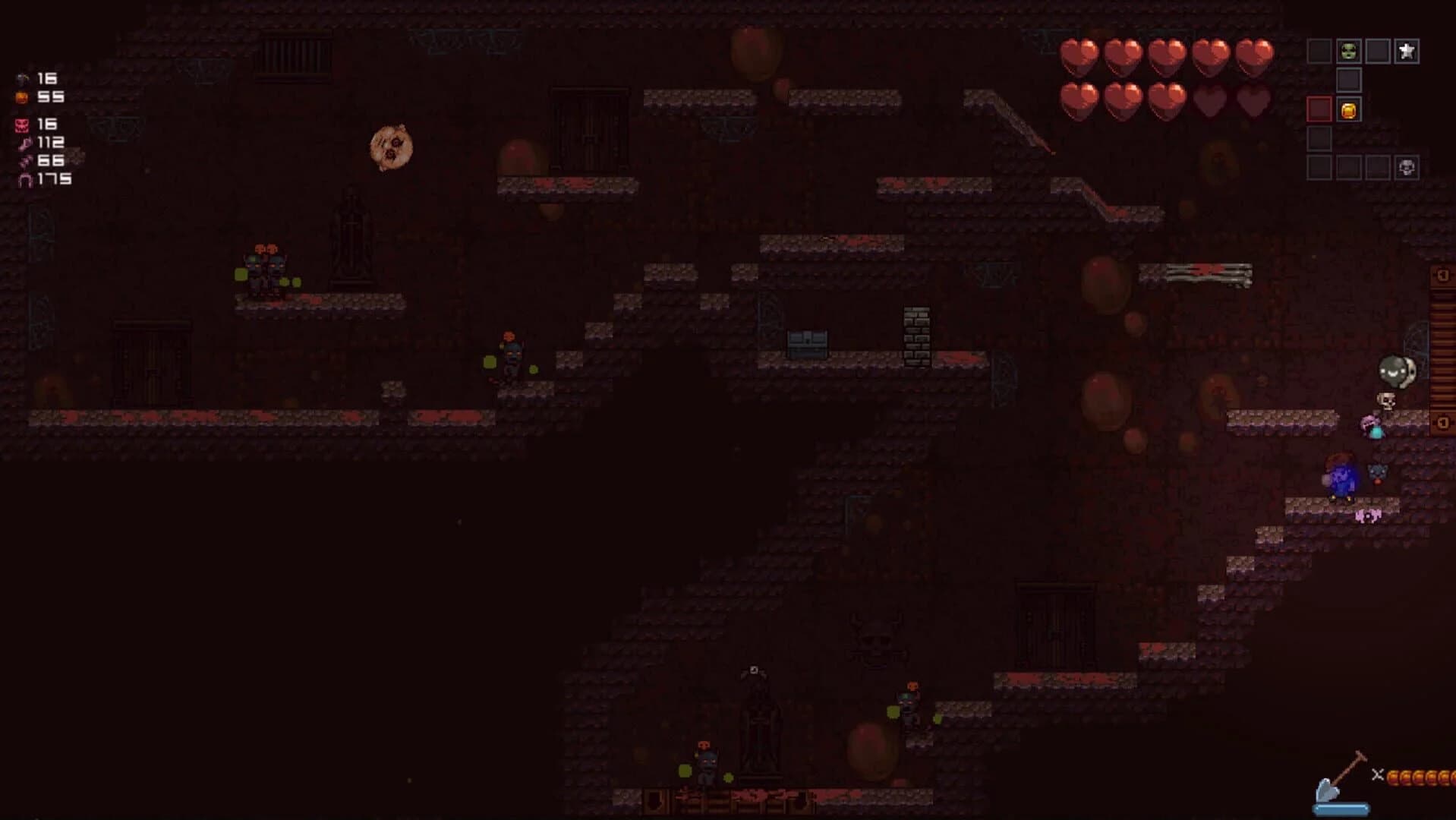Select the top-left empty equipment slot
The width and height of the screenshot is (1456, 820).
click(x=1319, y=50)
